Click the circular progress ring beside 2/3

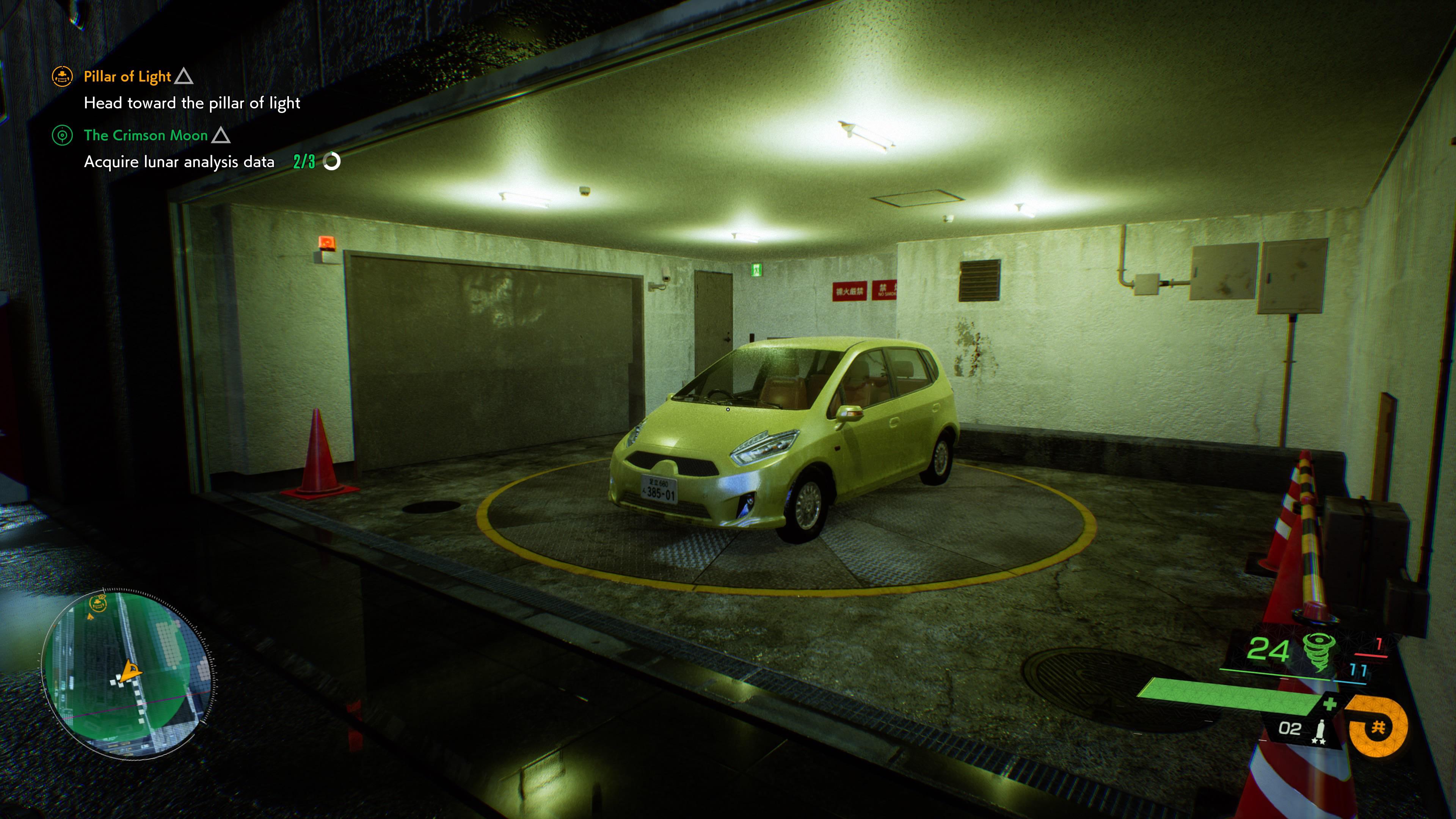pos(333,162)
